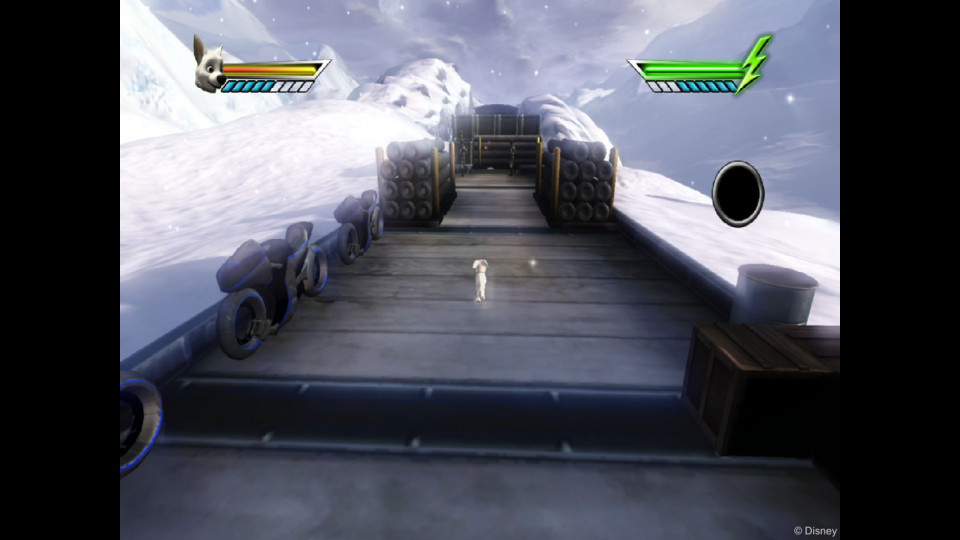
Task: Activate the green lightning bolt power icon
Action: click(755, 63)
